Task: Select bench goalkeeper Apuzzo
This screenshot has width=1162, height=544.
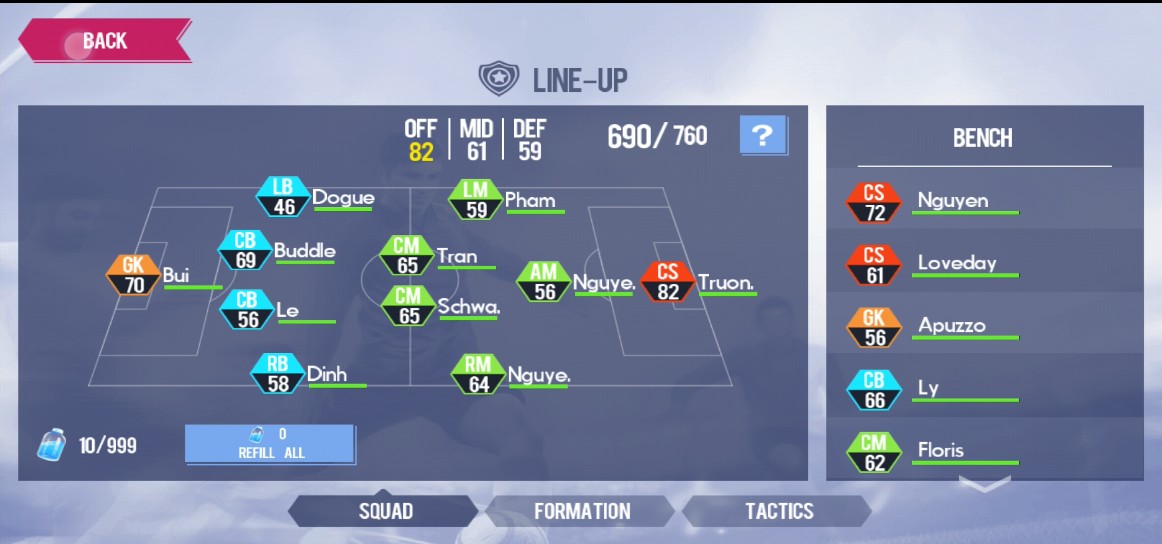Action: point(873,326)
